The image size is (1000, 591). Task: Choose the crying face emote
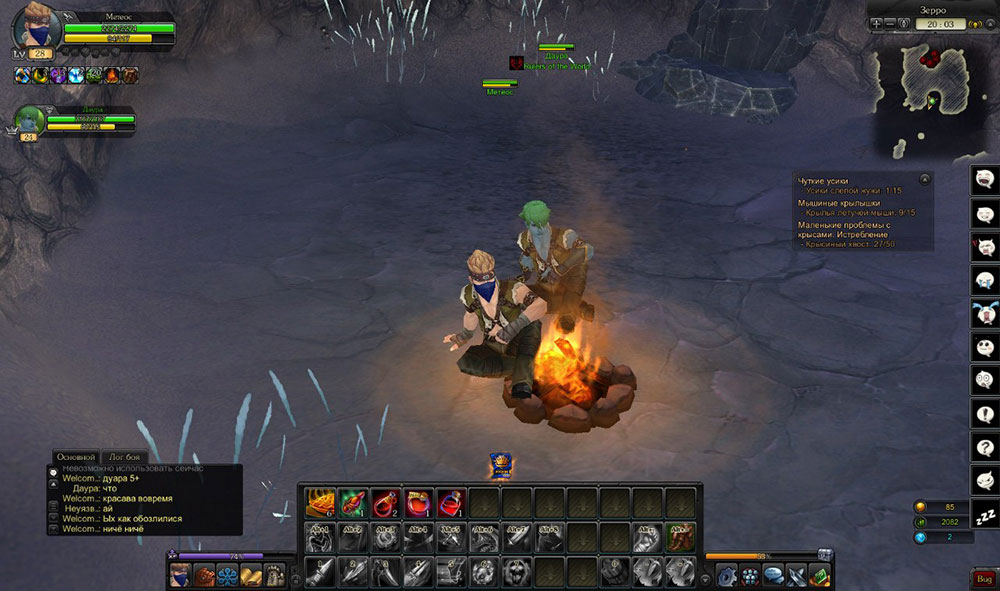pyautogui.click(x=985, y=280)
